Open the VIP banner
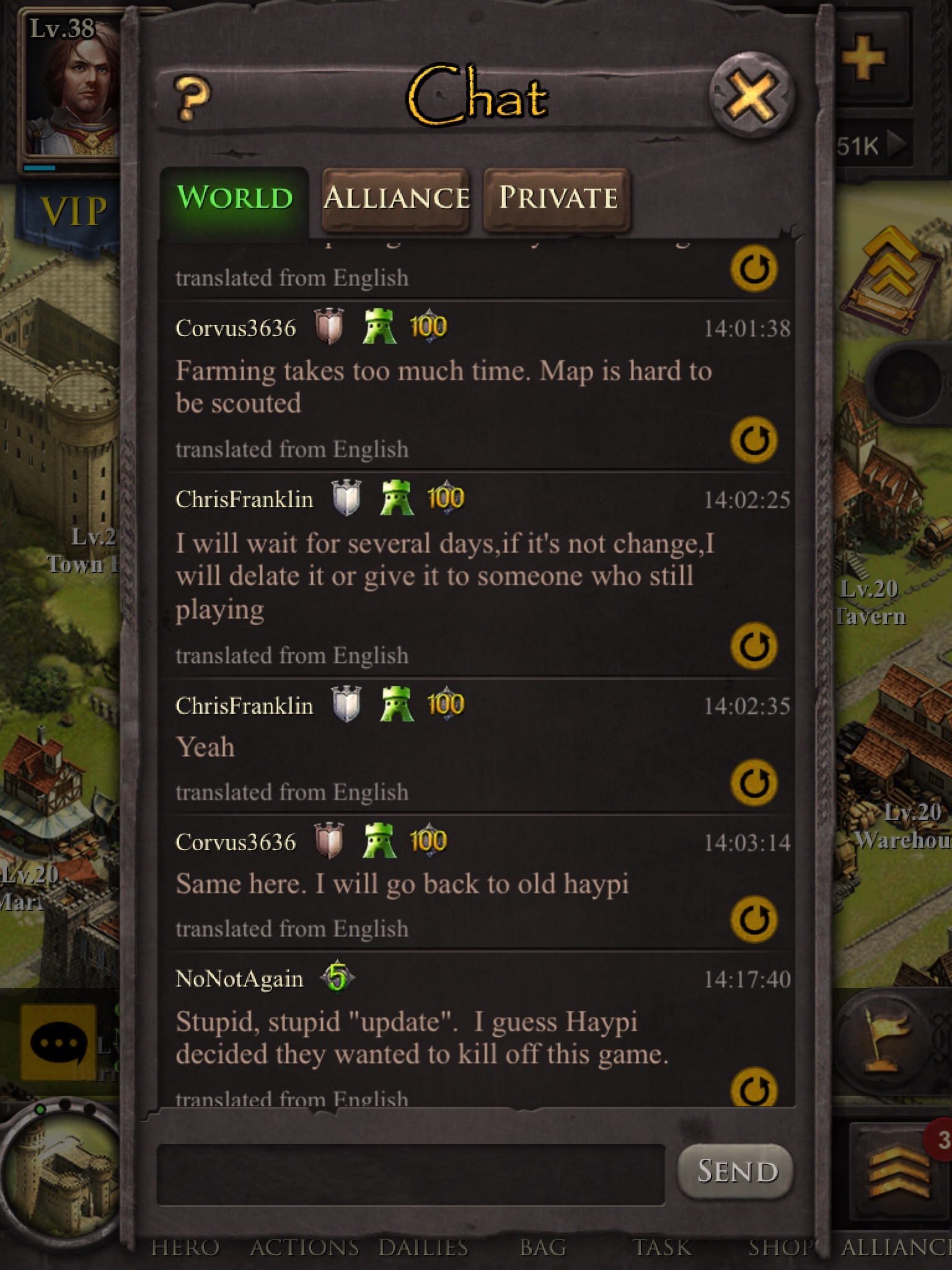 click(71, 212)
